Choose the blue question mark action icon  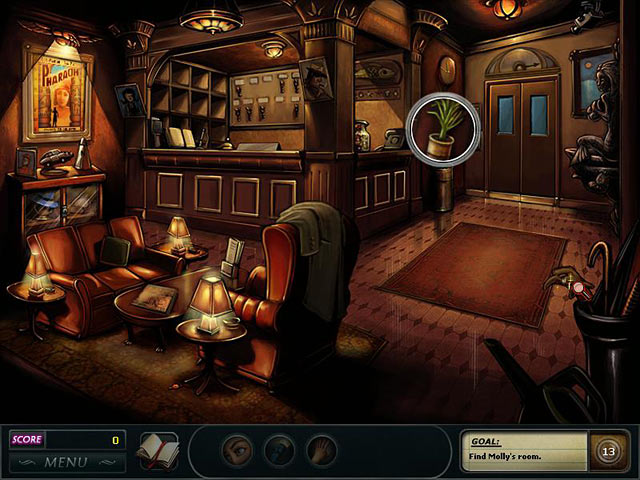(x=279, y=450)
